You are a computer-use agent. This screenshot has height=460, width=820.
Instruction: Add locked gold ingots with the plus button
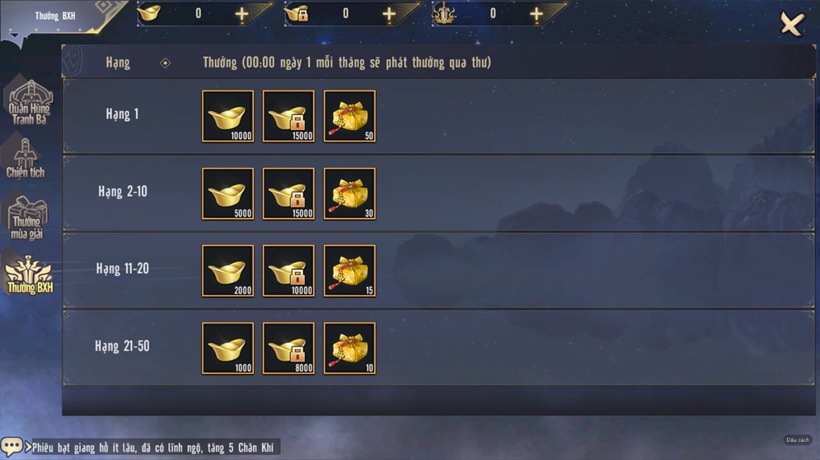(x=389, y=14)
